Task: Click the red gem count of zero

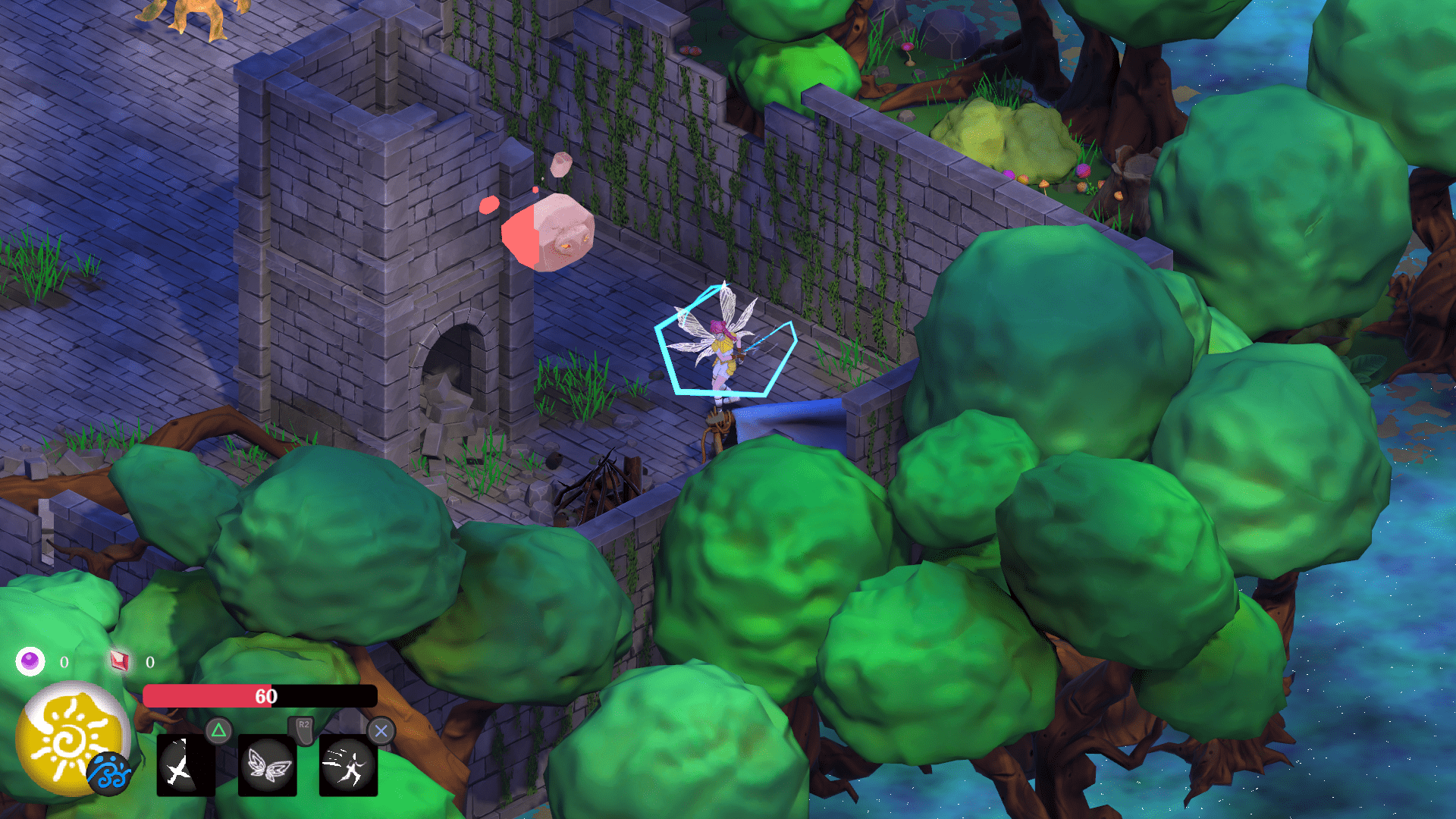Action: coord(149,661)
